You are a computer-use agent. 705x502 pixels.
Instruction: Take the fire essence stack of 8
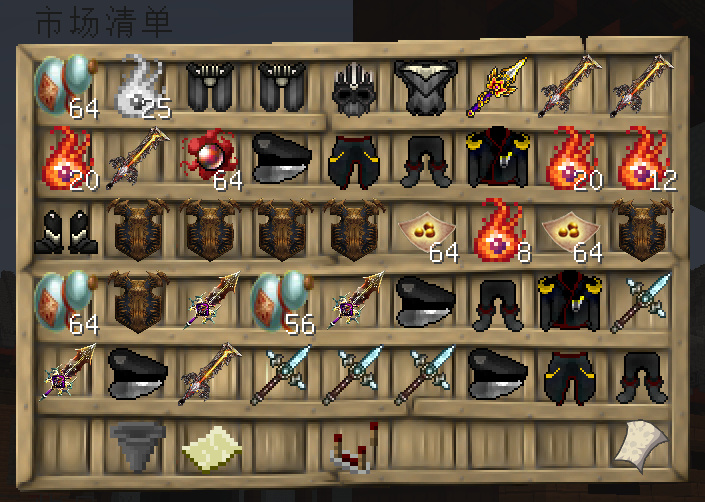[x=497, y=230]
